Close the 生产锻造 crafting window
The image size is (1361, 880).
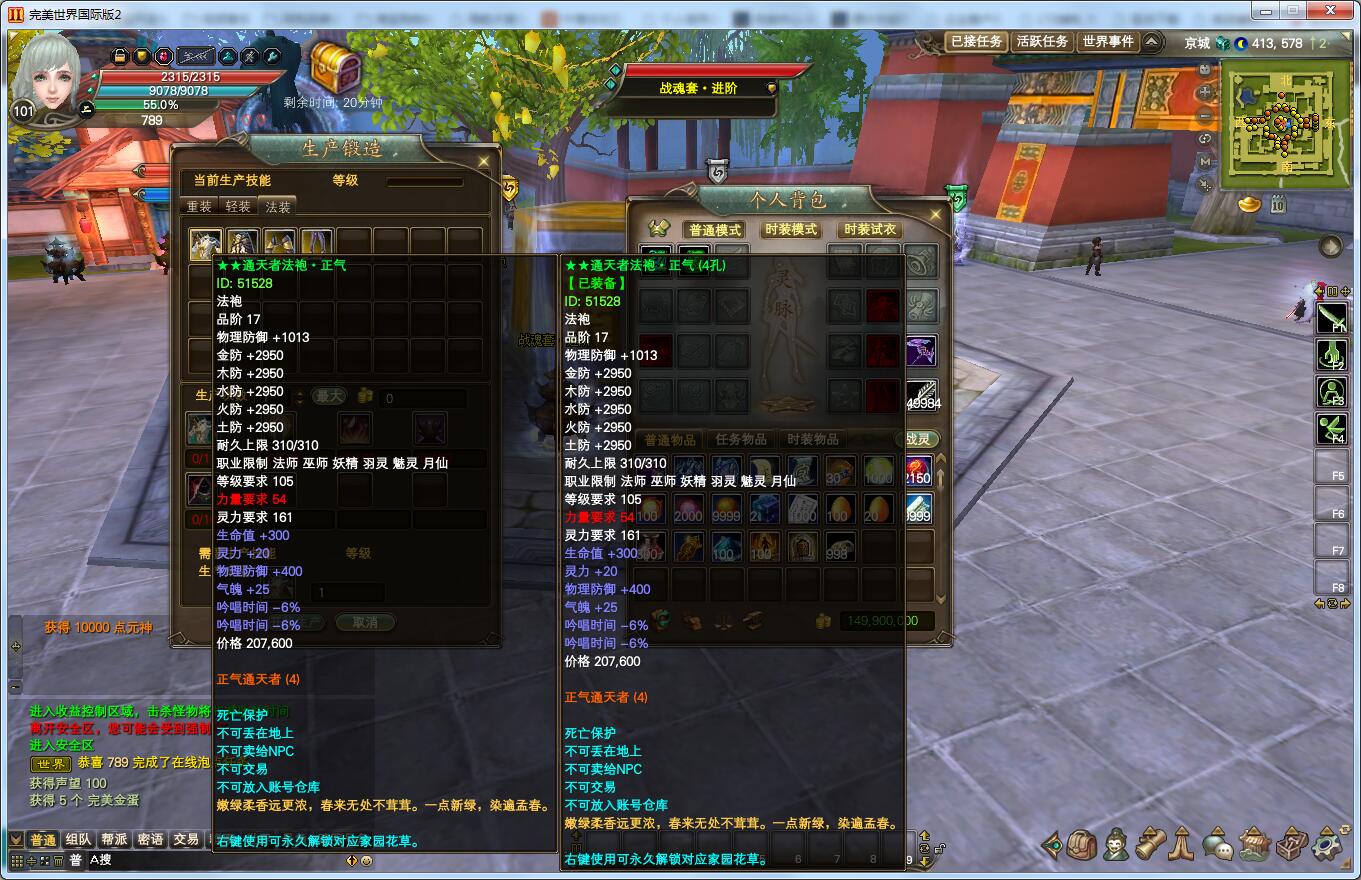coord(484,161)
